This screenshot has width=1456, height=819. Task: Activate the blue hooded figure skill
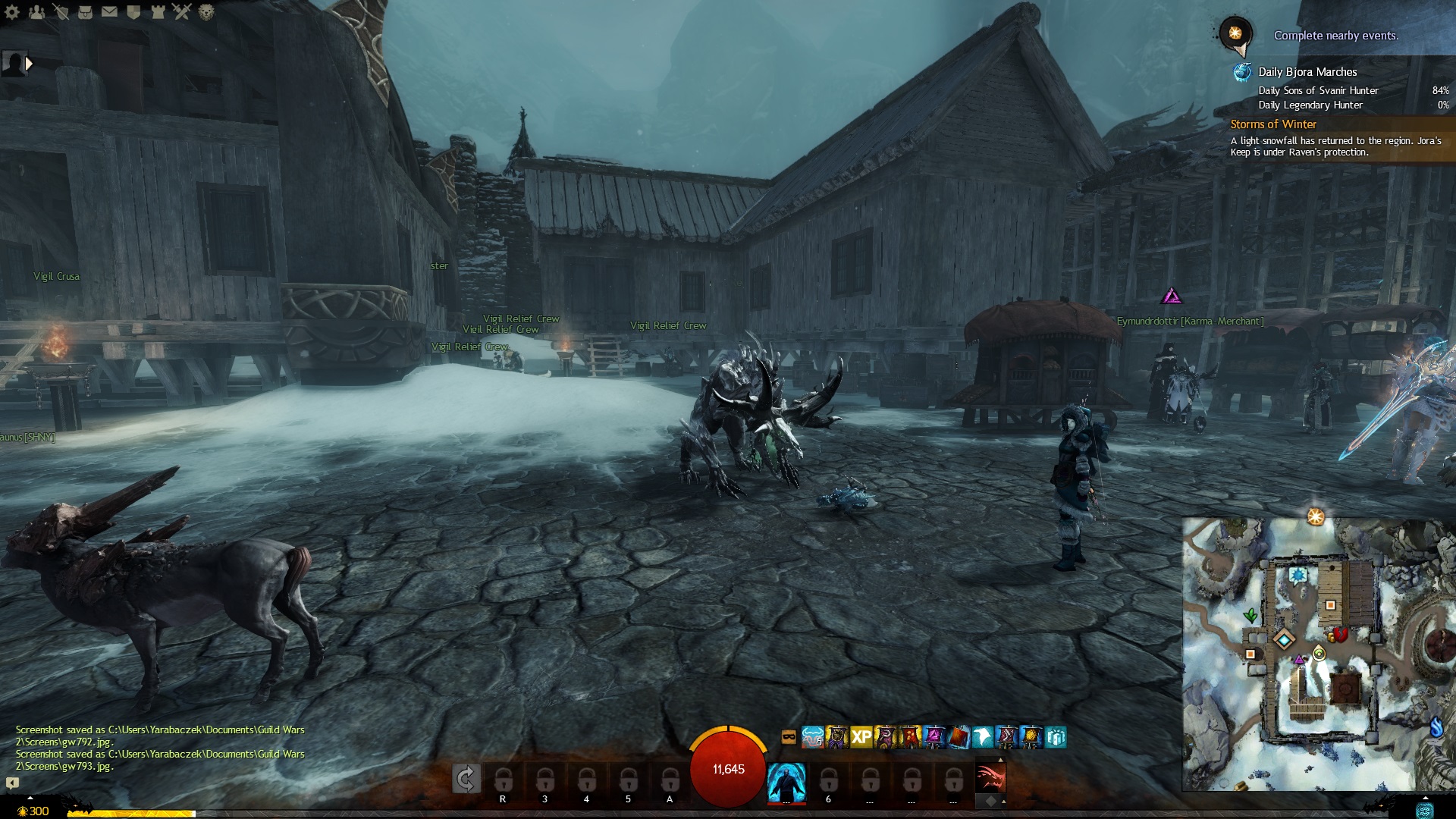[x=786, y=782]
